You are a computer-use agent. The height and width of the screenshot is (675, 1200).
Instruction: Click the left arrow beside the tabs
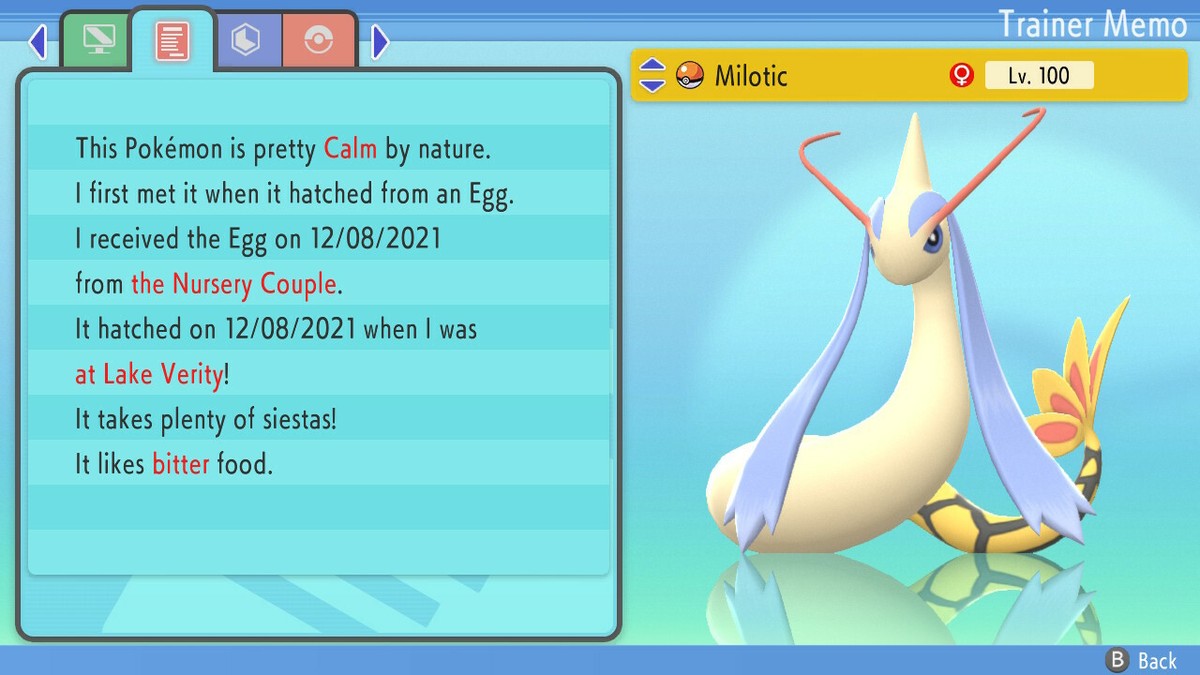[38, 42]
